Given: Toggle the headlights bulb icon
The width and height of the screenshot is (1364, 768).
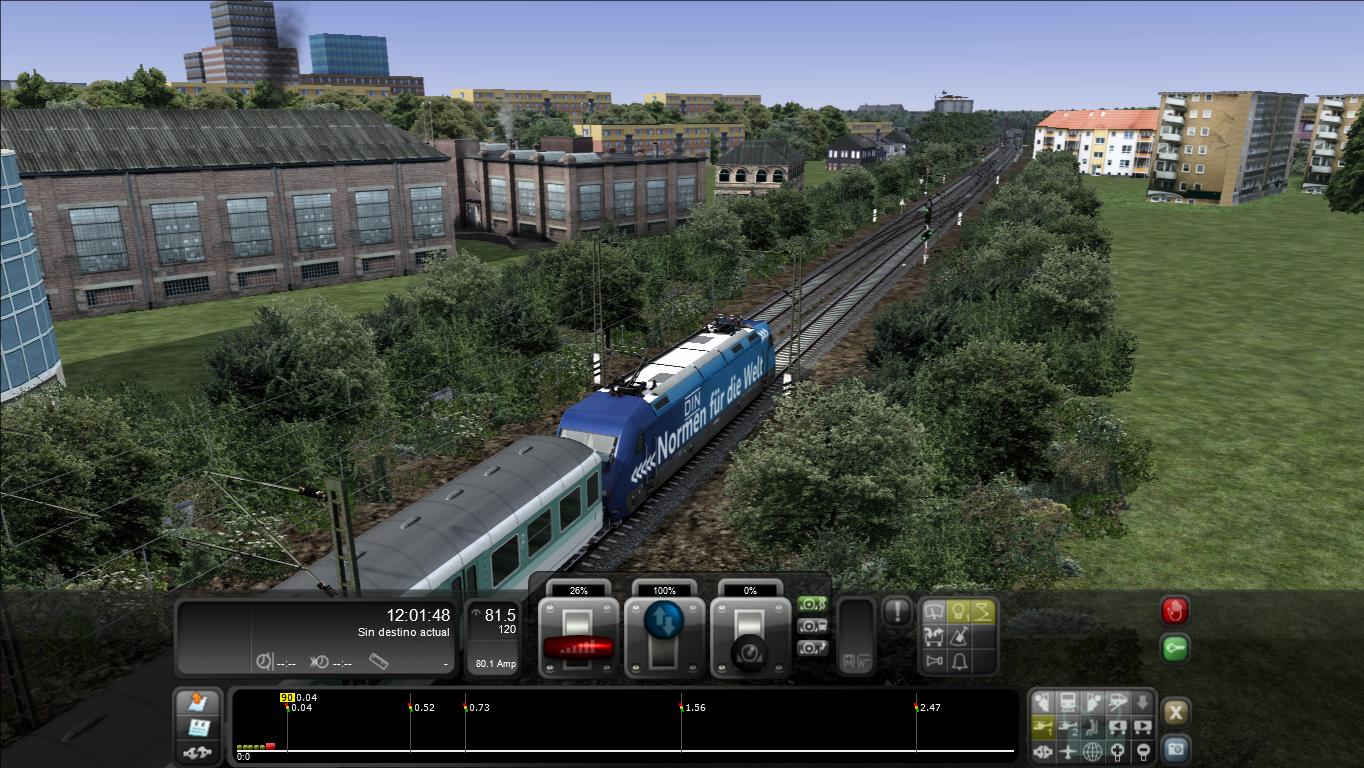Looking at the screenshot, I should tap(959, 610).
